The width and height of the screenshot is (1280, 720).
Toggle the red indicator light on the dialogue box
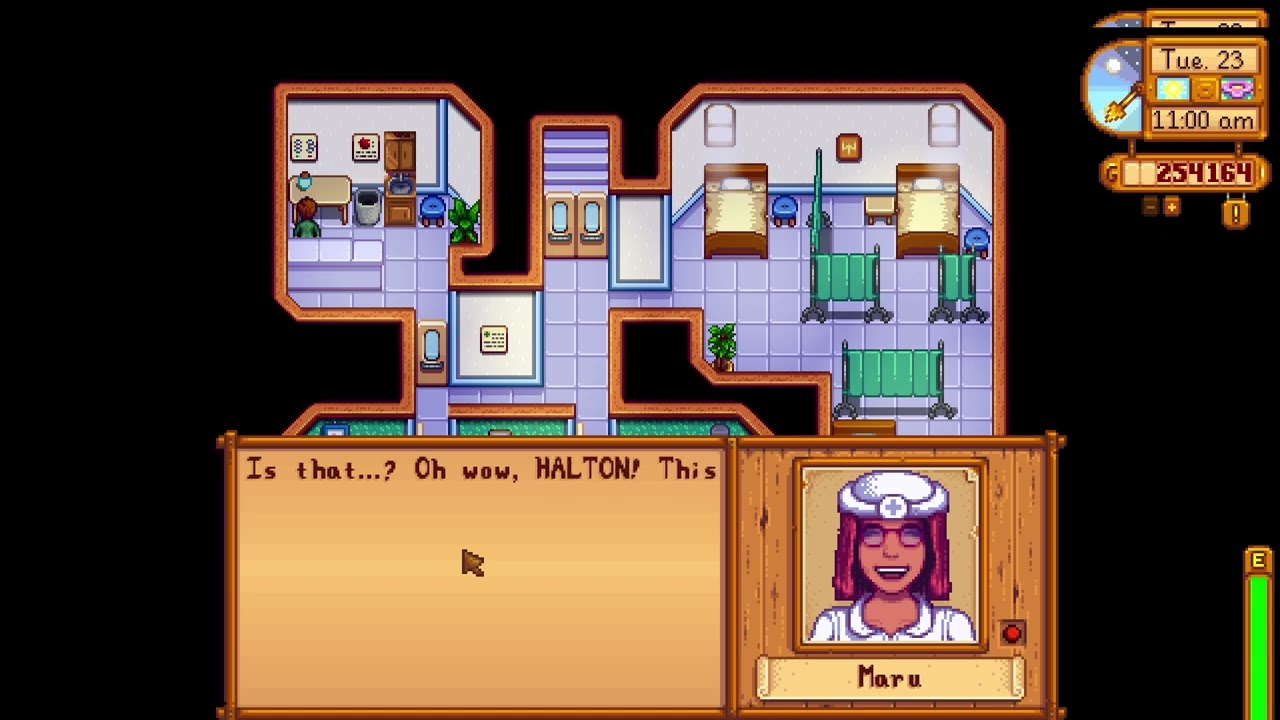click(1013, 632)
